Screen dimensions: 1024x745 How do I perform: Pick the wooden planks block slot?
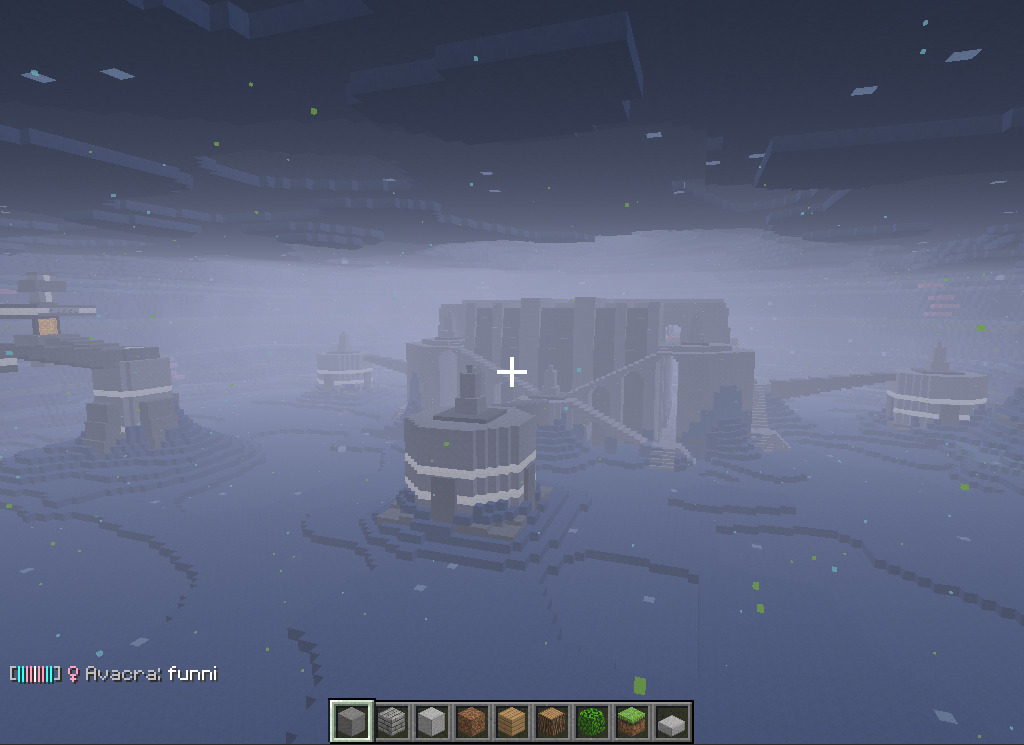click(512, 721)
